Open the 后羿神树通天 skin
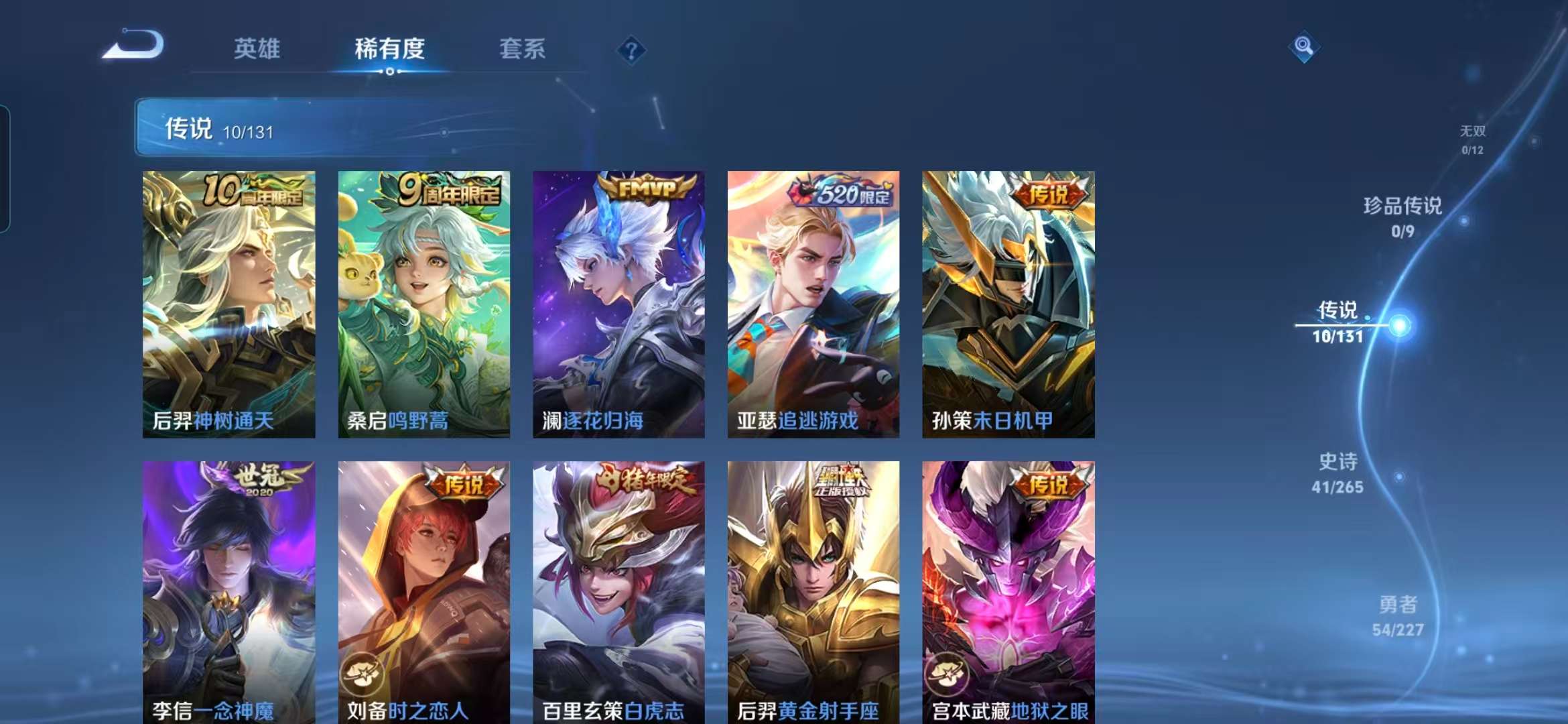Viewport: 1568px width, 724px height. point(231,305)
